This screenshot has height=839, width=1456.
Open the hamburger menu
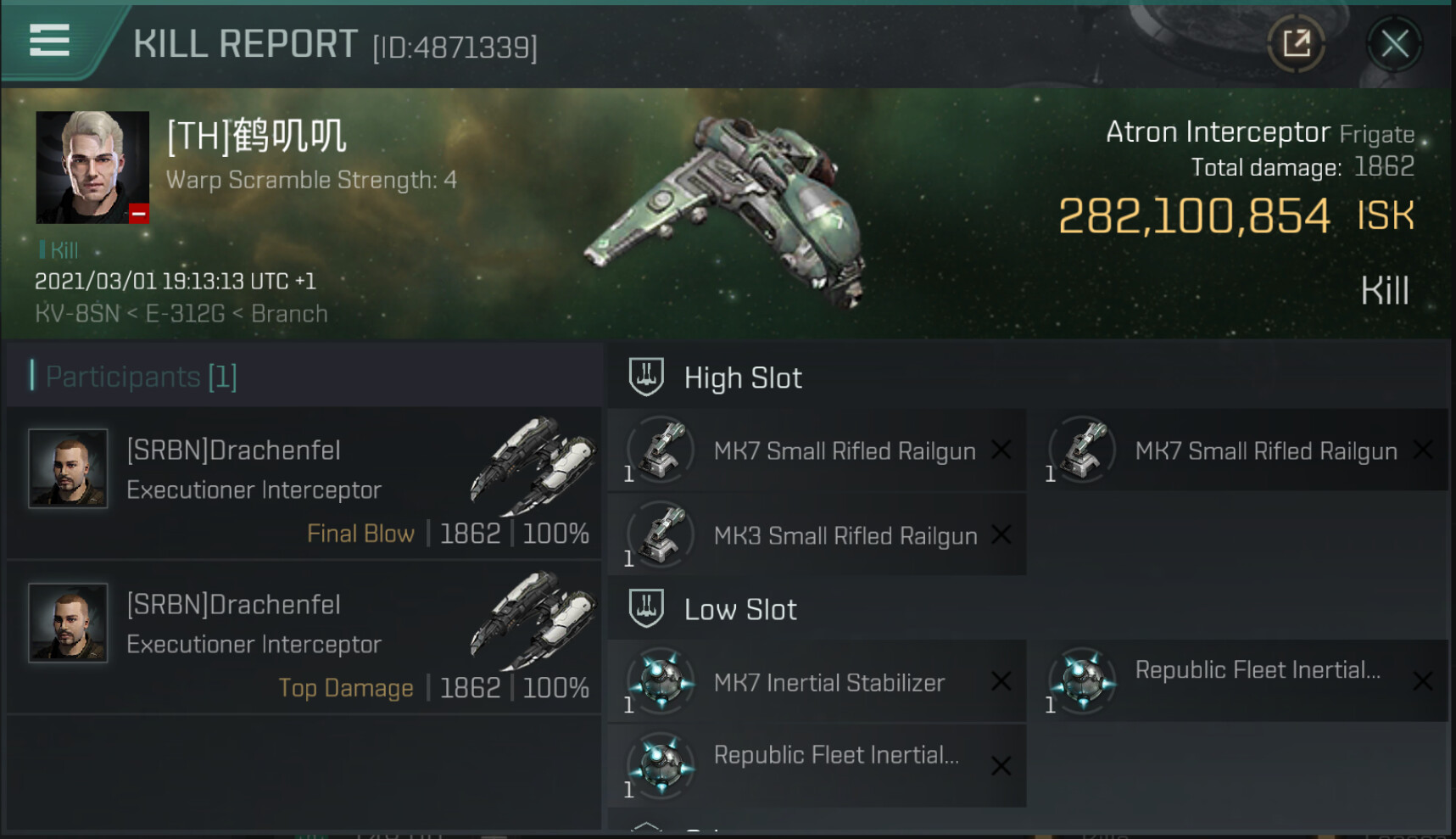pyautogui.click(x=49, y=41)
